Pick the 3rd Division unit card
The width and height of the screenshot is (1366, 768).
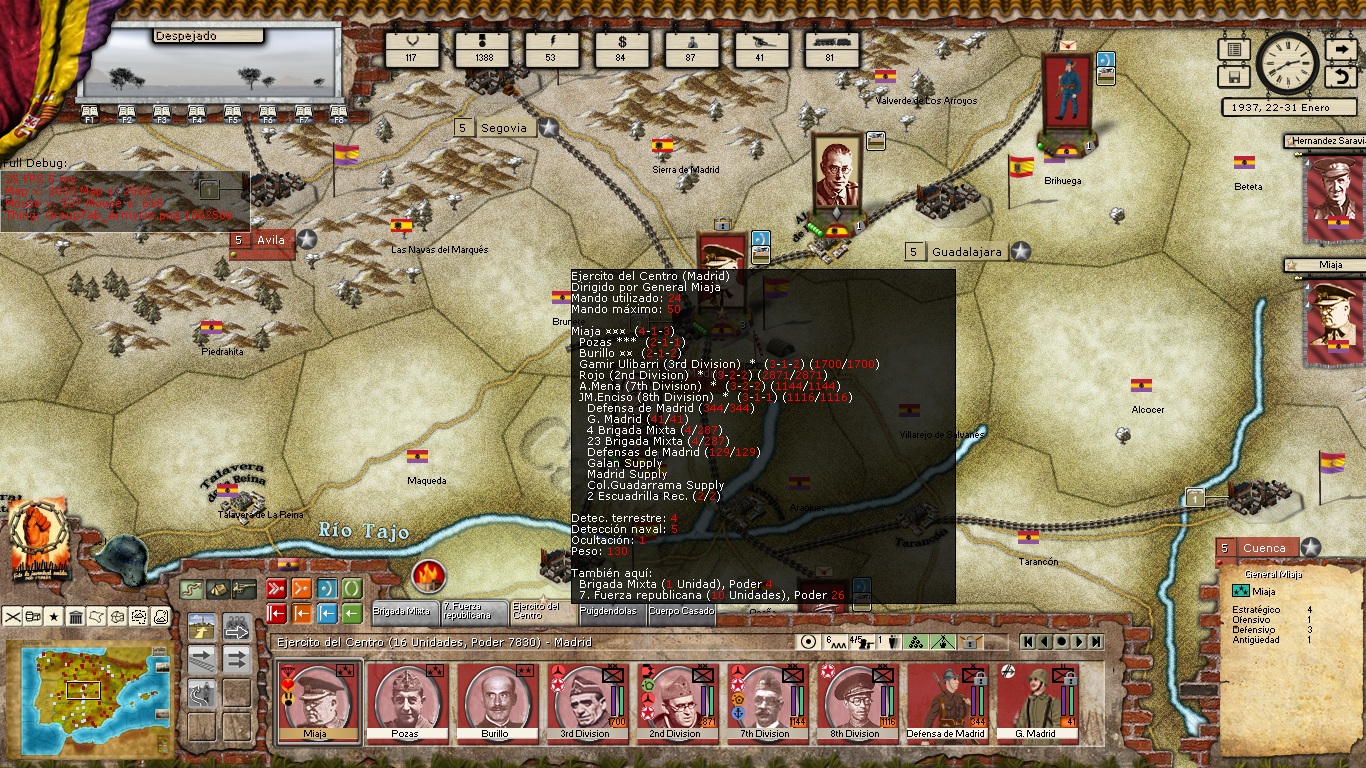pos(585,701)
